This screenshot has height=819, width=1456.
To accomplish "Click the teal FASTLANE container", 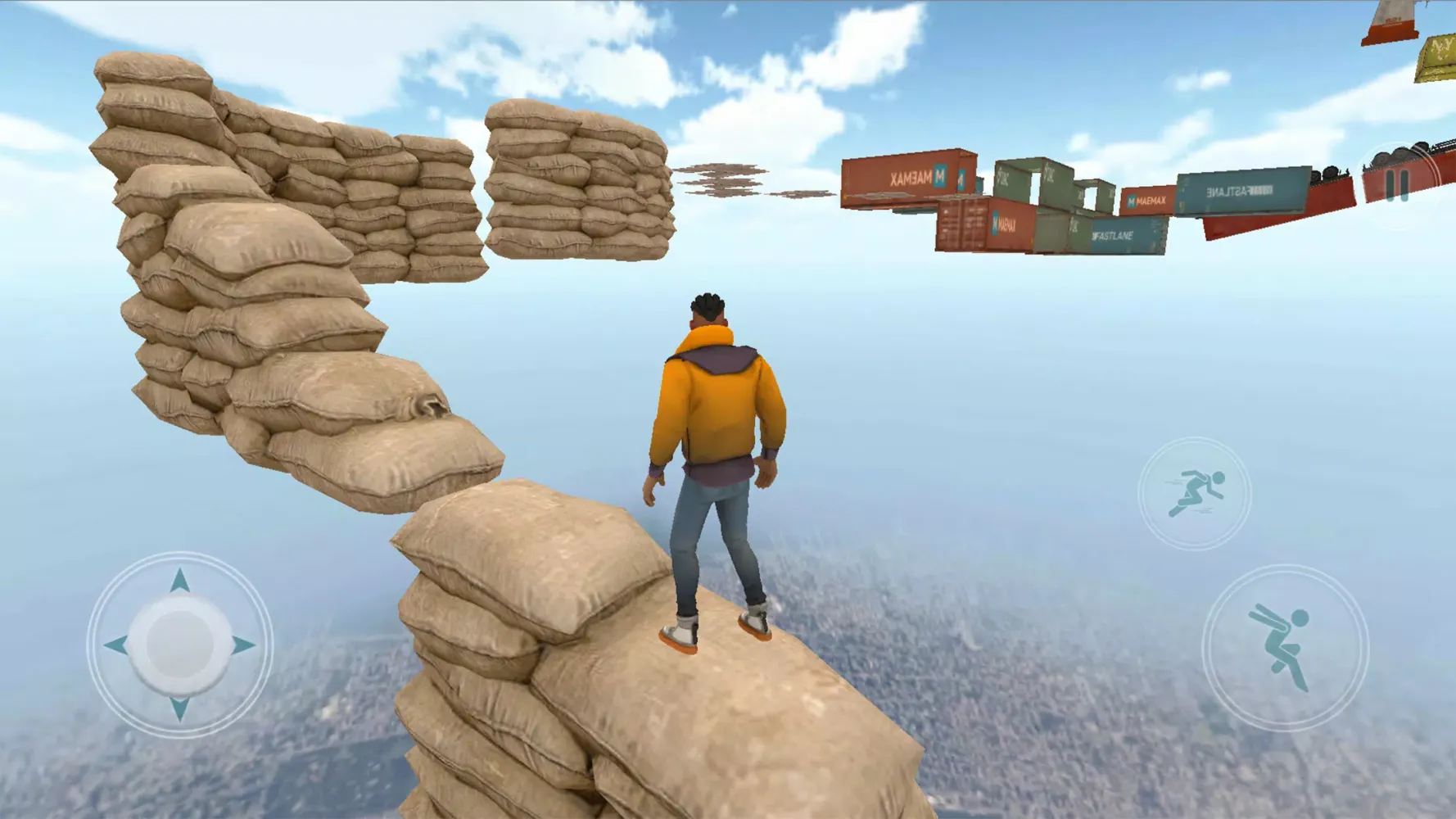I will pyautogui.click(x=1114, y=238).
